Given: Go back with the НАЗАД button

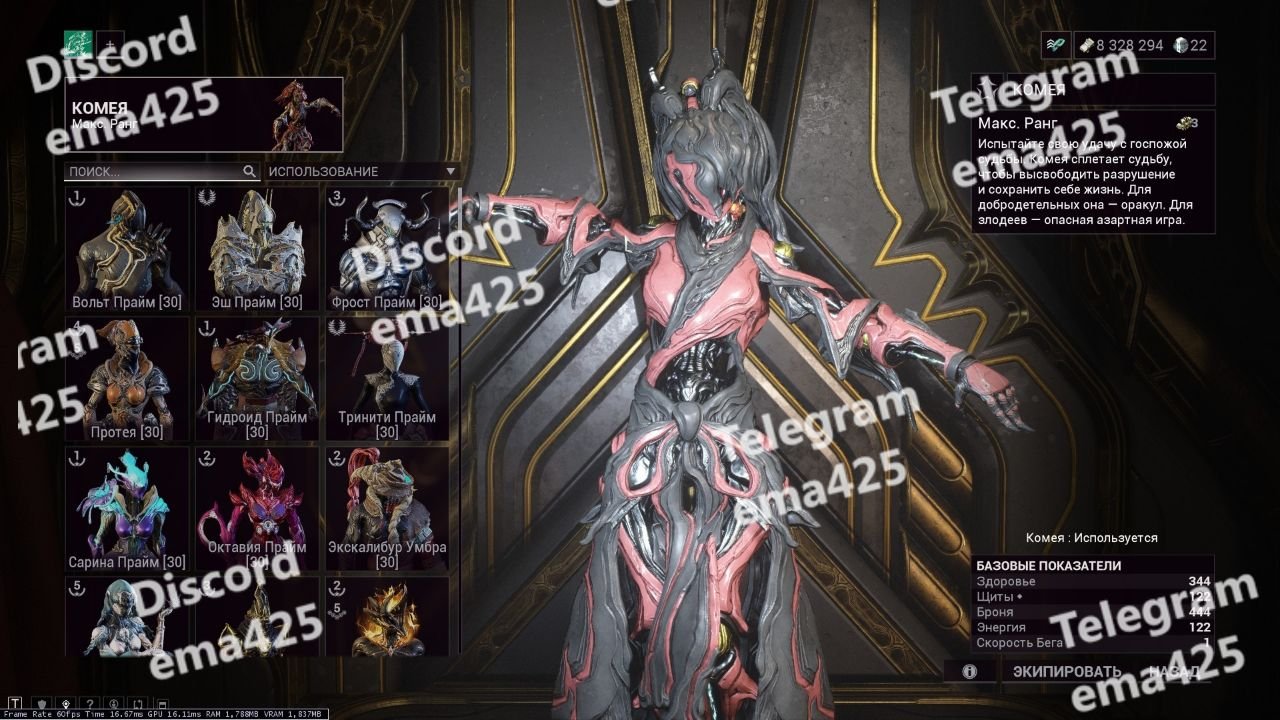Looking at the screenshot, I should click(1179, 672).
